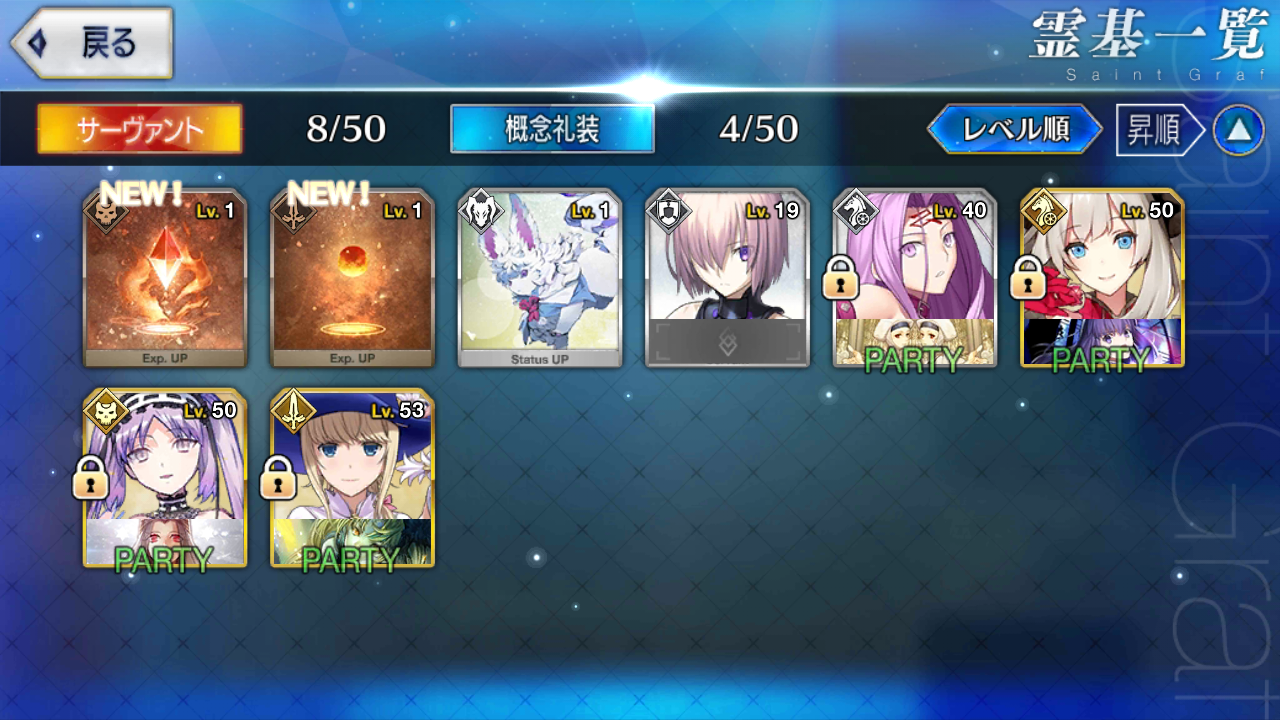Viewport: 1280px width, 720px height.
Task: Switch to the サーヴァント tab
Action: coord(140,129)
